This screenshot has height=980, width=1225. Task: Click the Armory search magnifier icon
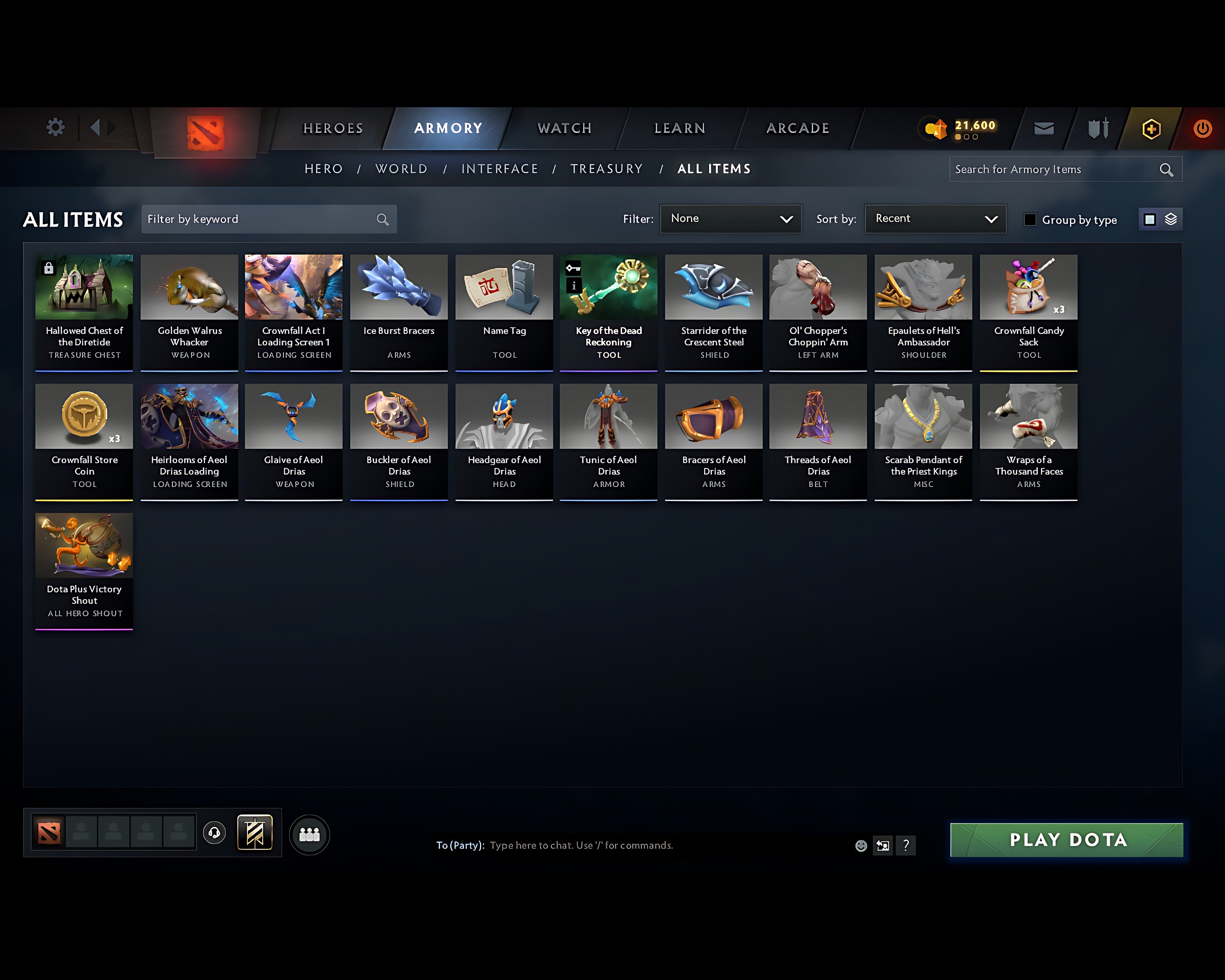tap(1166, 169)
